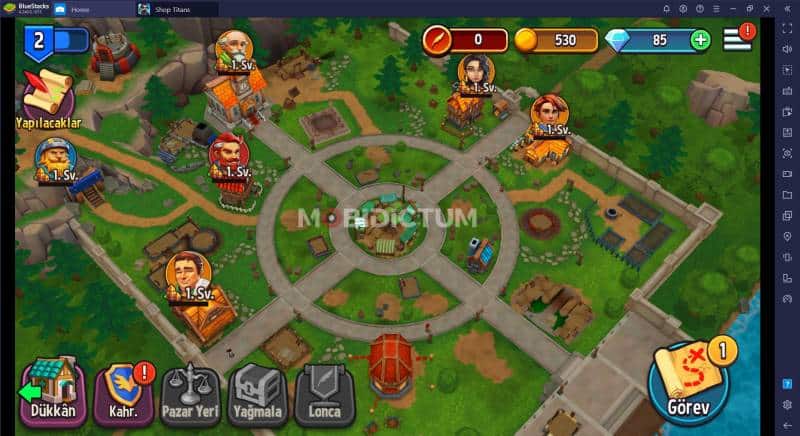Select the white-bearded old man worker portrait

coord(233,49)
